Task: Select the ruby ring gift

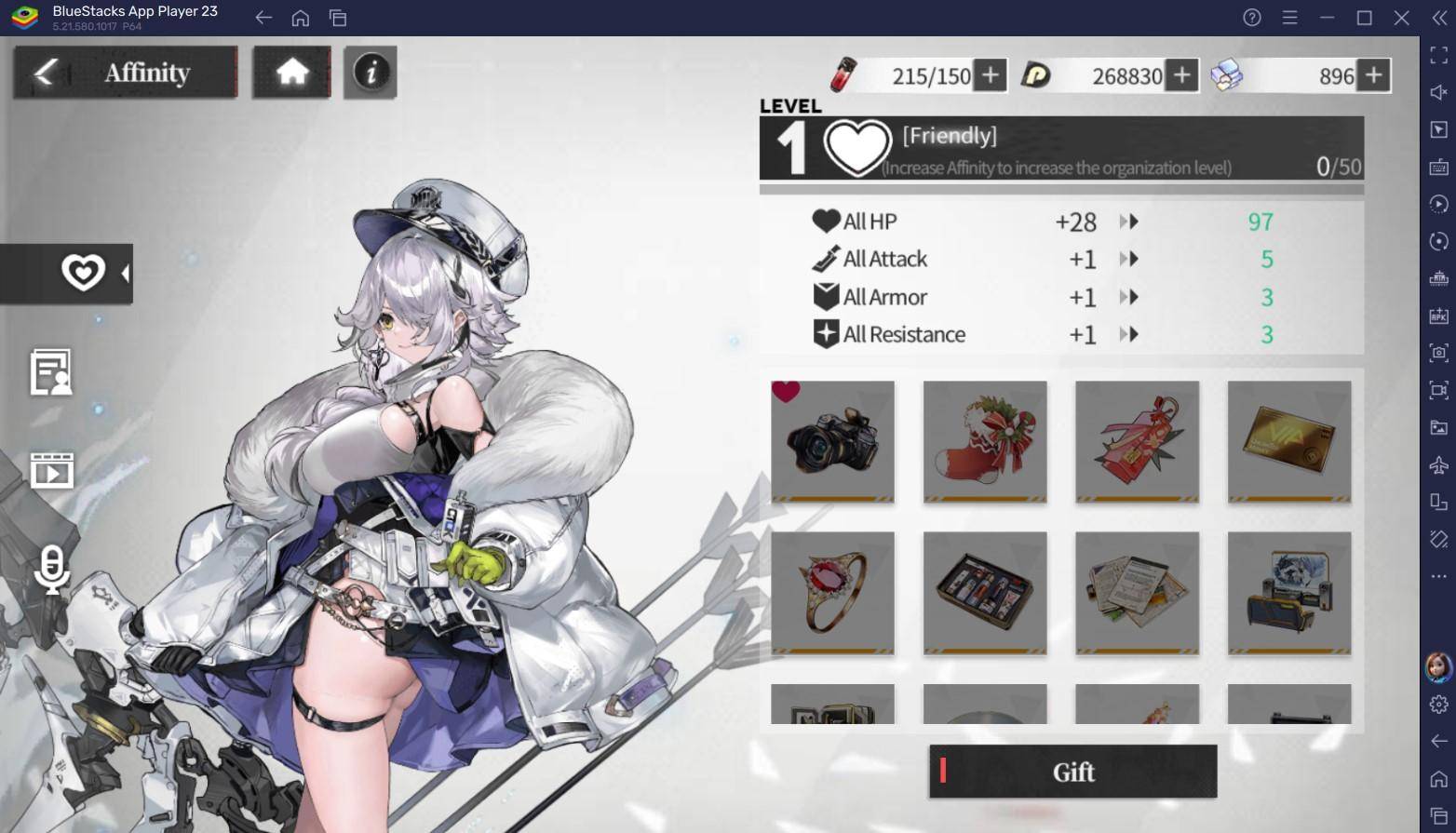Action: pyautogui.click(x=832, y=592)
